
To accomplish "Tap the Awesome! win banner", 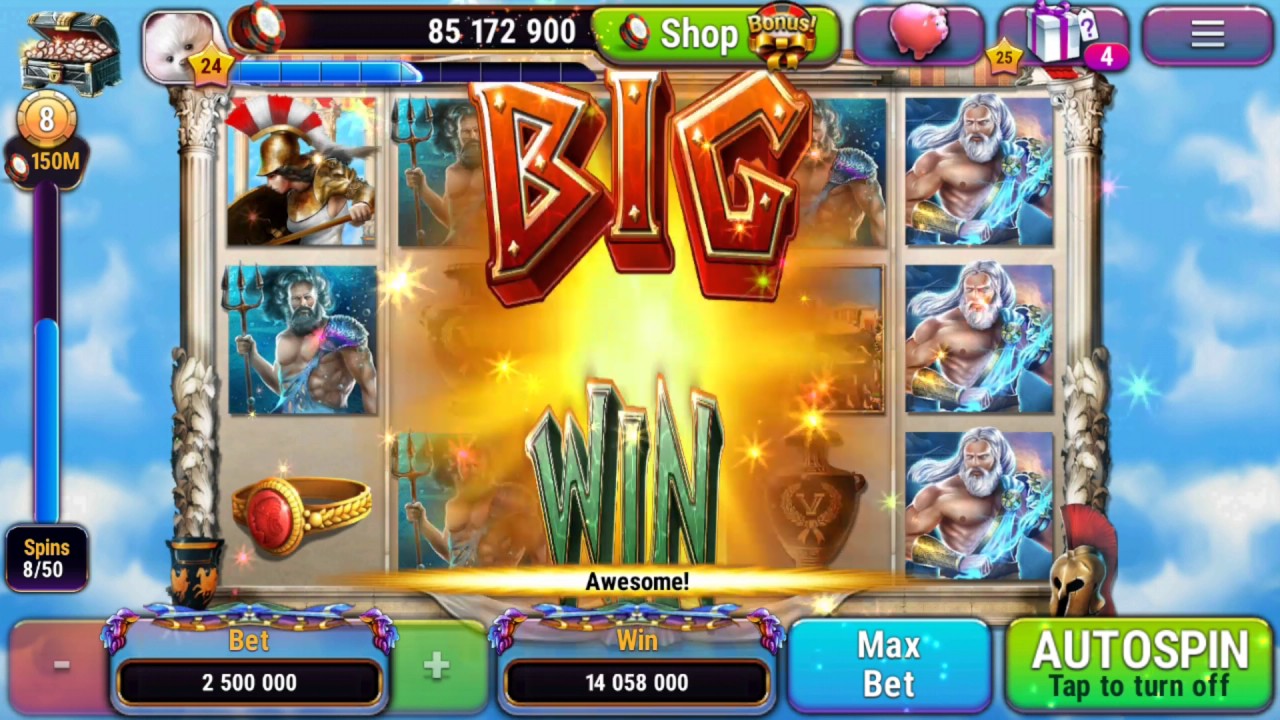I will (637, 582).
